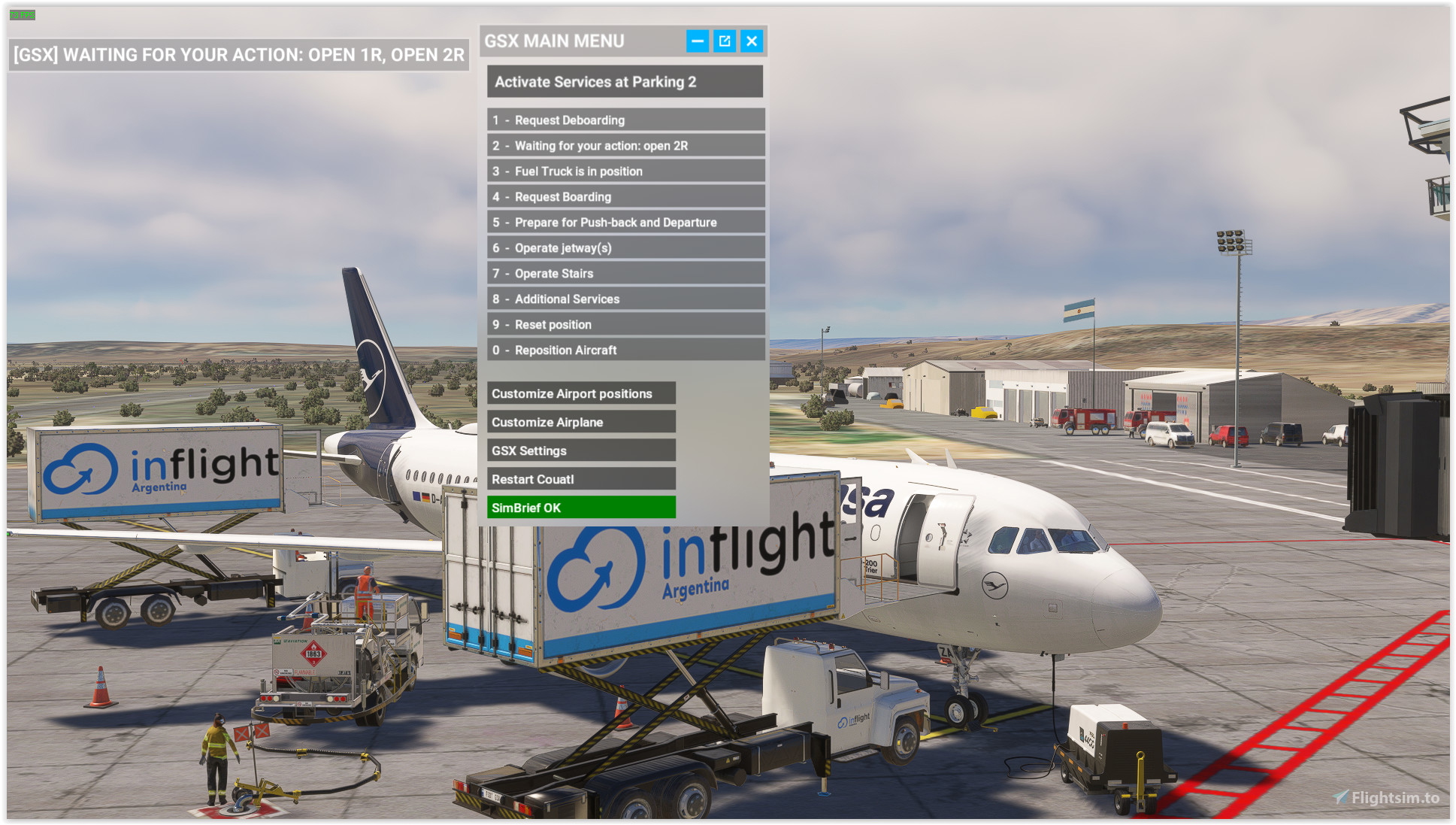The height and width of the screenshot is (825, 1456).
Task: Open Customize Airport positions
Action: pos(581,393)
